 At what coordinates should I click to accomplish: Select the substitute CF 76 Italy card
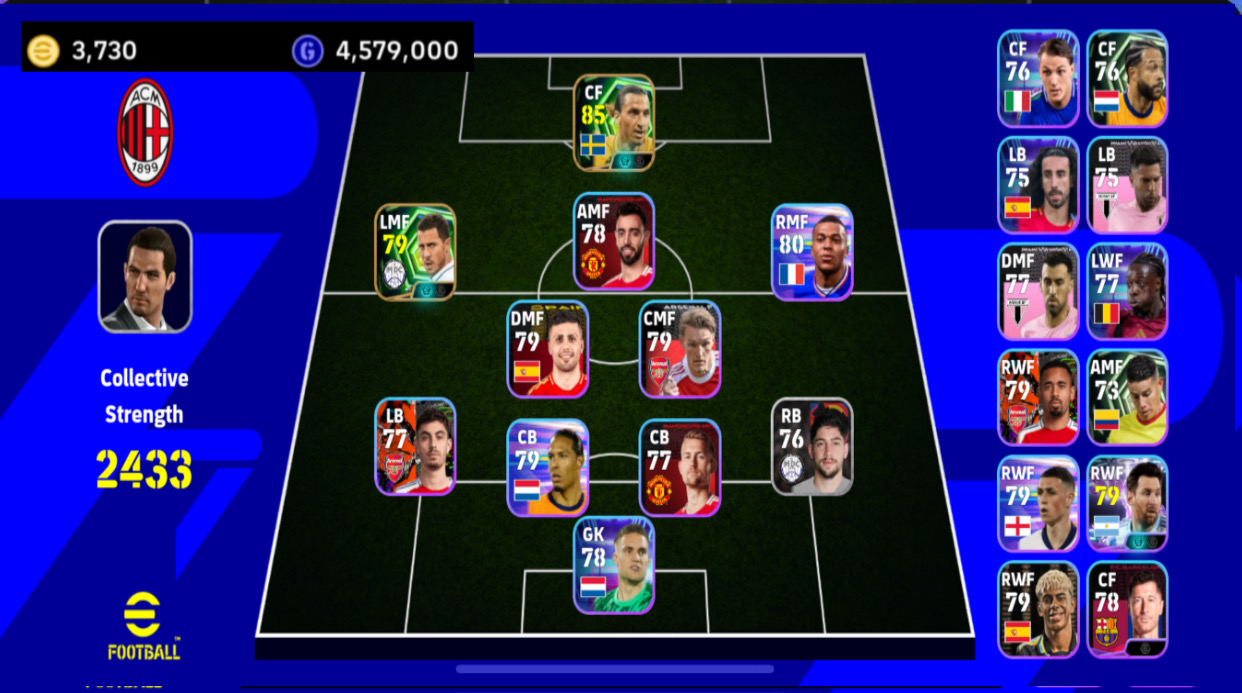[x=1038, y=78]
